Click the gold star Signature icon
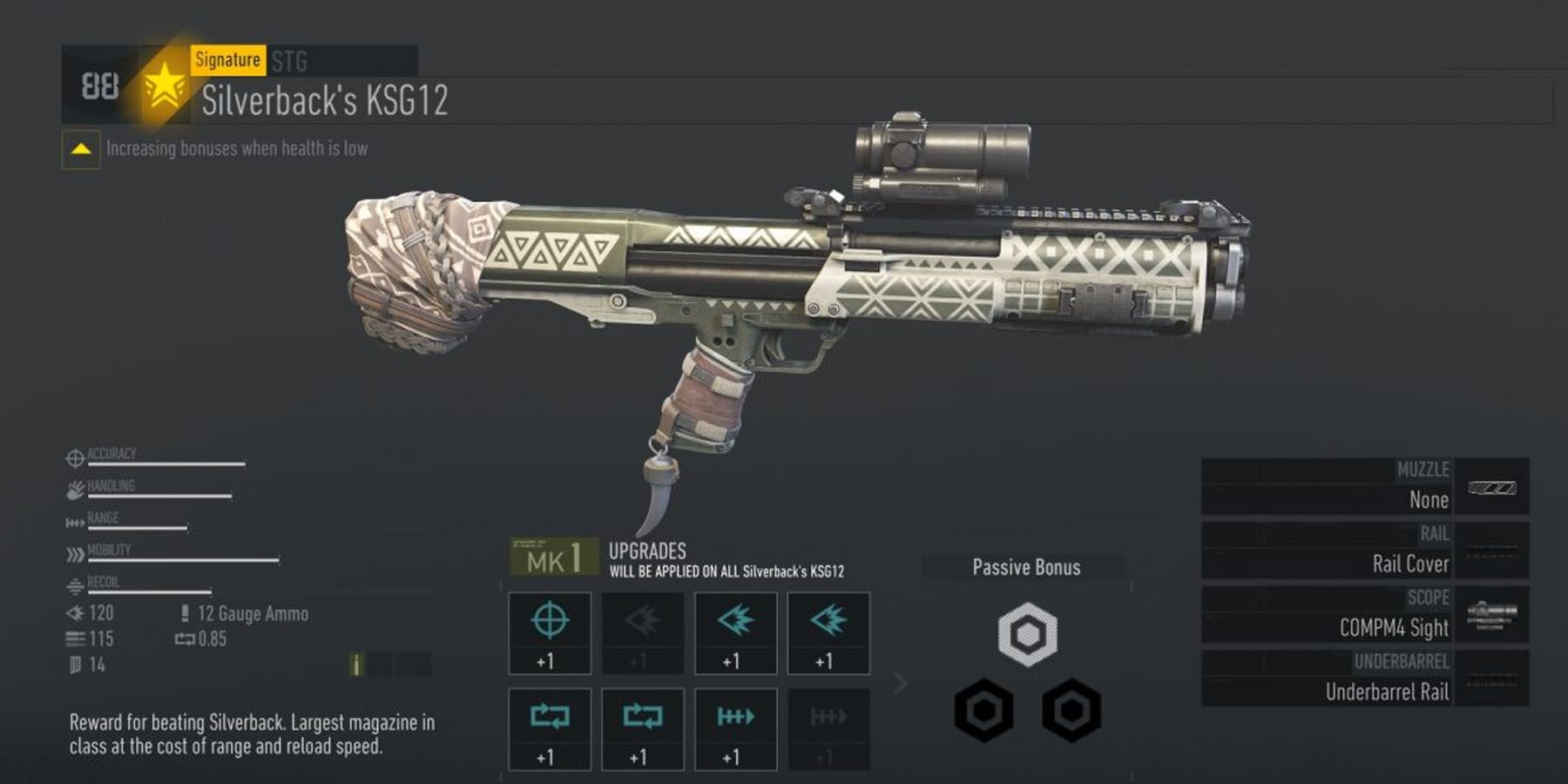1568x784 pixels. pos(166,89)
